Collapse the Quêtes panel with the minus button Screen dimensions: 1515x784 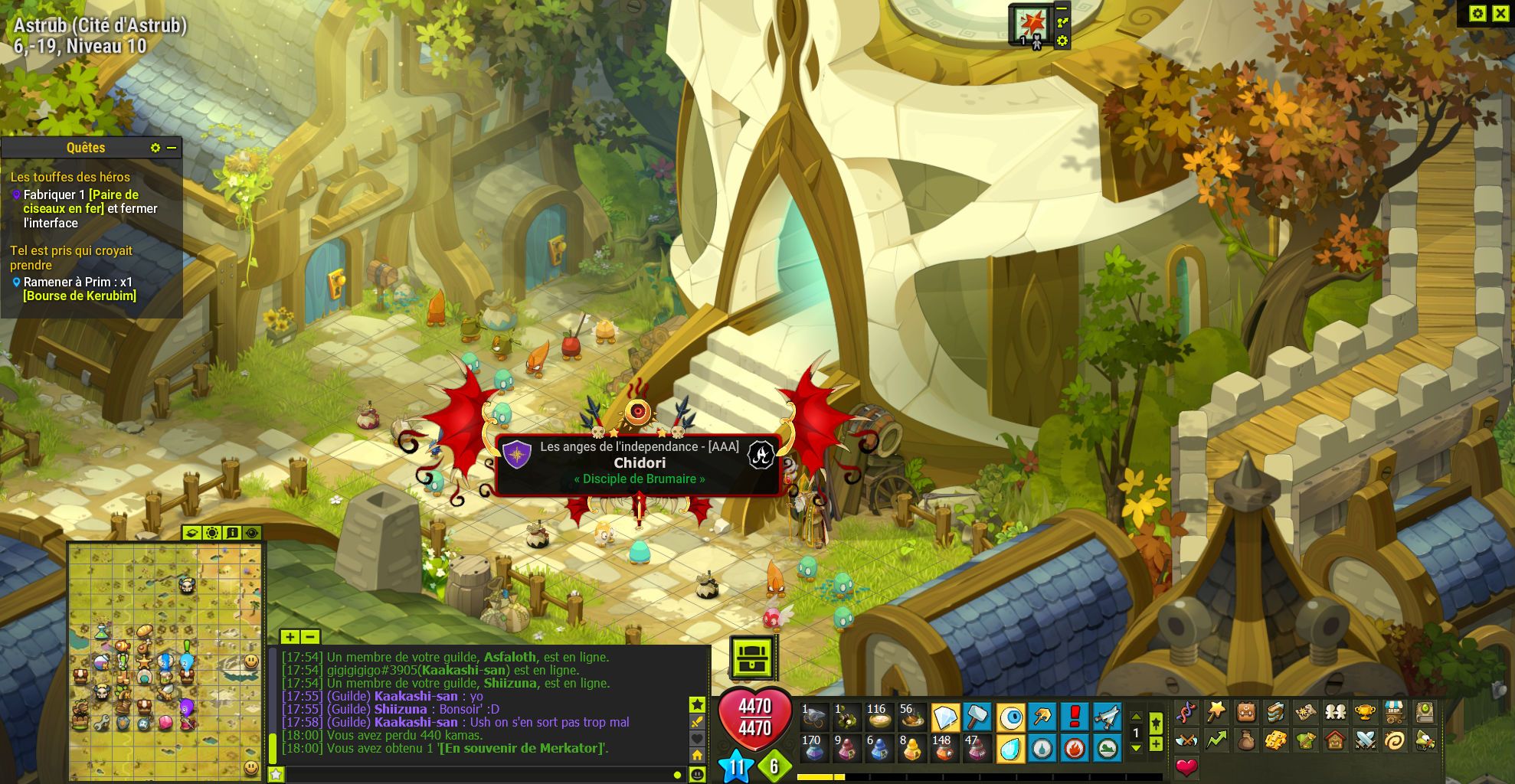[172, 148]
